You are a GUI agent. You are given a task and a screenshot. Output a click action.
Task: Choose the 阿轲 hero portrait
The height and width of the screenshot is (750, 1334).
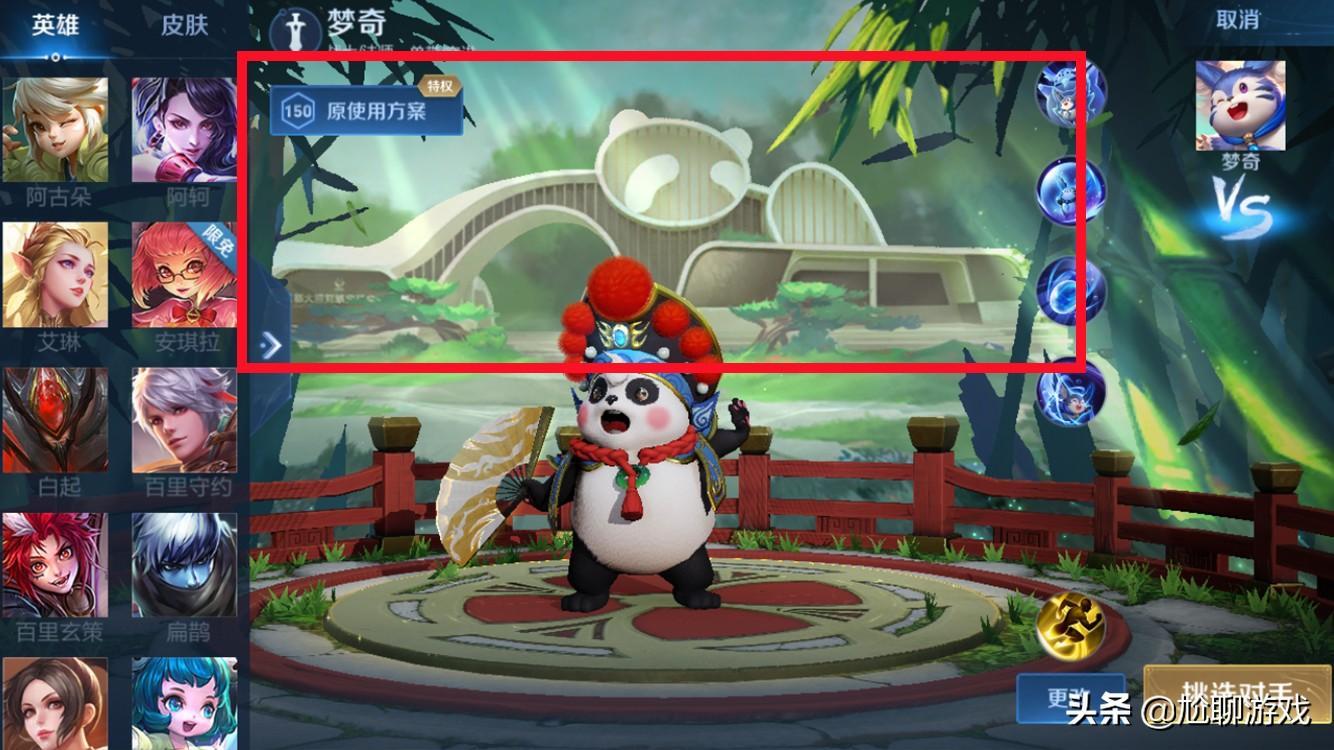[185, 130]
